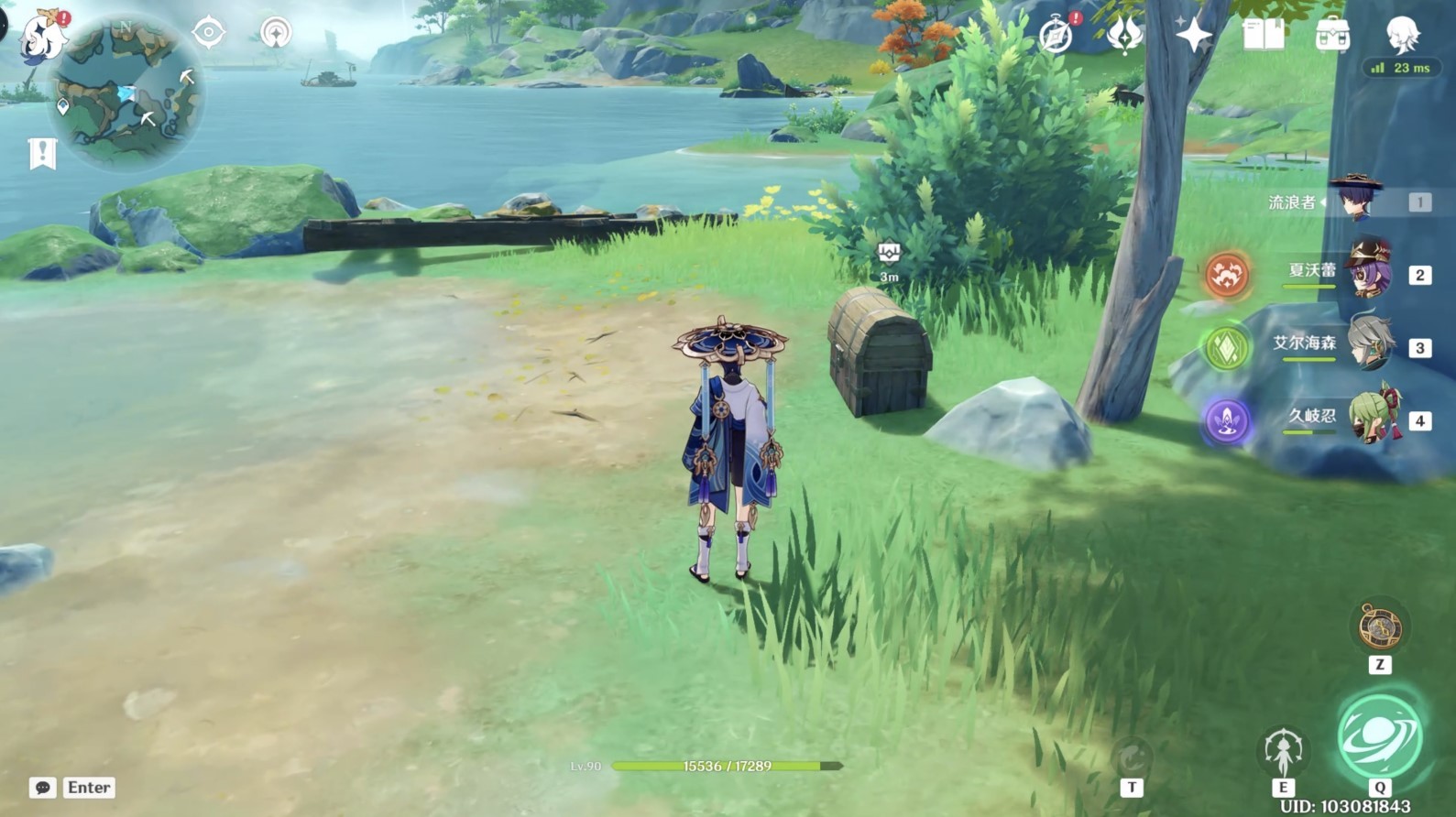1456x817 pixels.
Task: Open the Adventurer Handbook book icon
Action: pyautogui.click(x=1264, y=35)
